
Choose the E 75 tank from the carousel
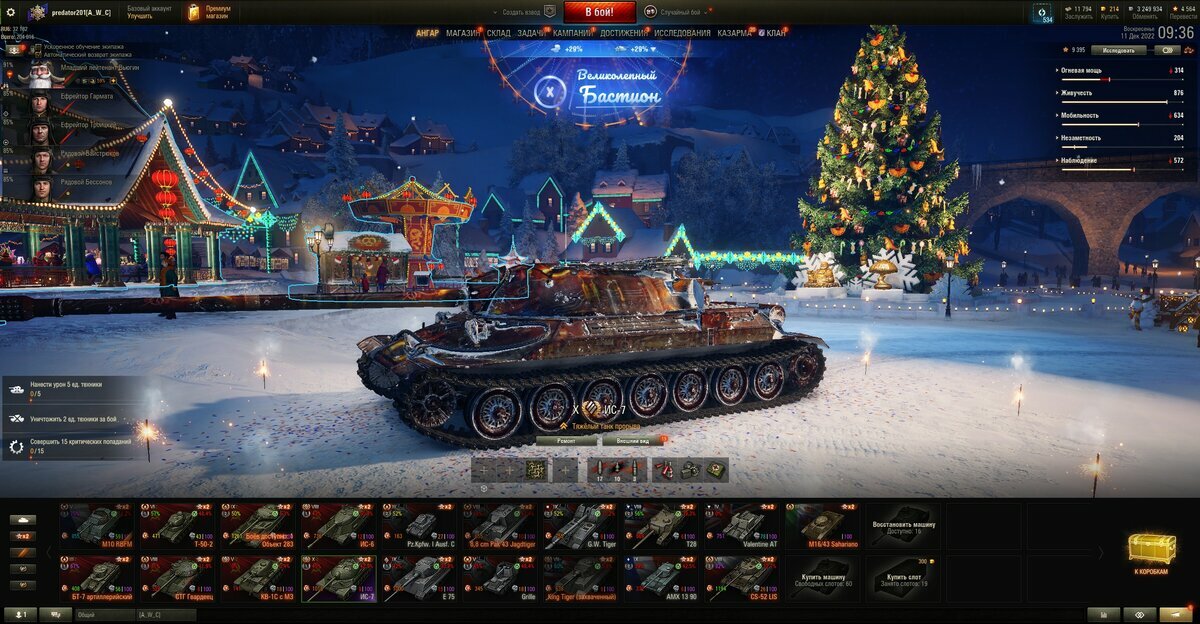420,577
